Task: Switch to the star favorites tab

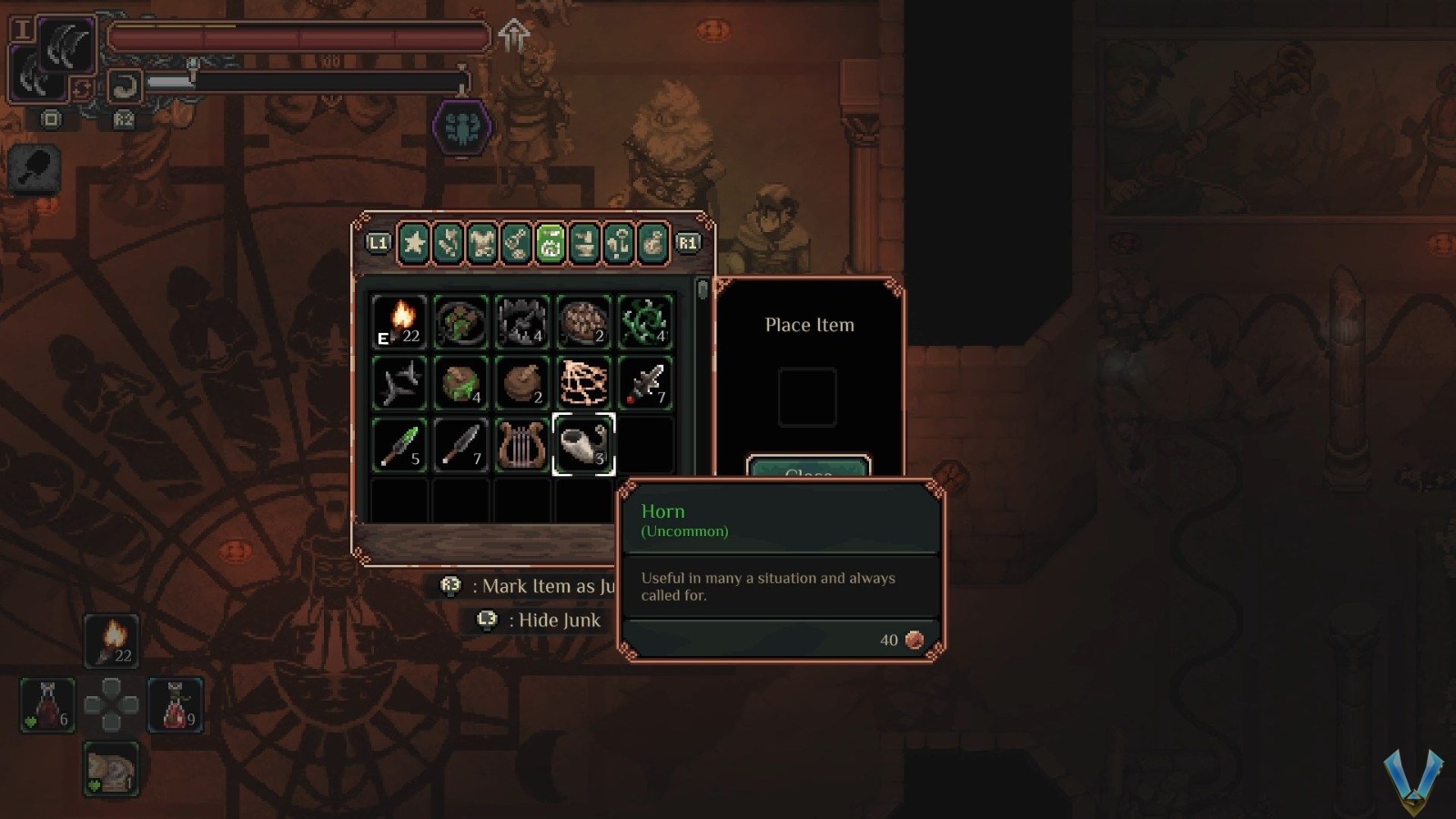Action: 414,243
